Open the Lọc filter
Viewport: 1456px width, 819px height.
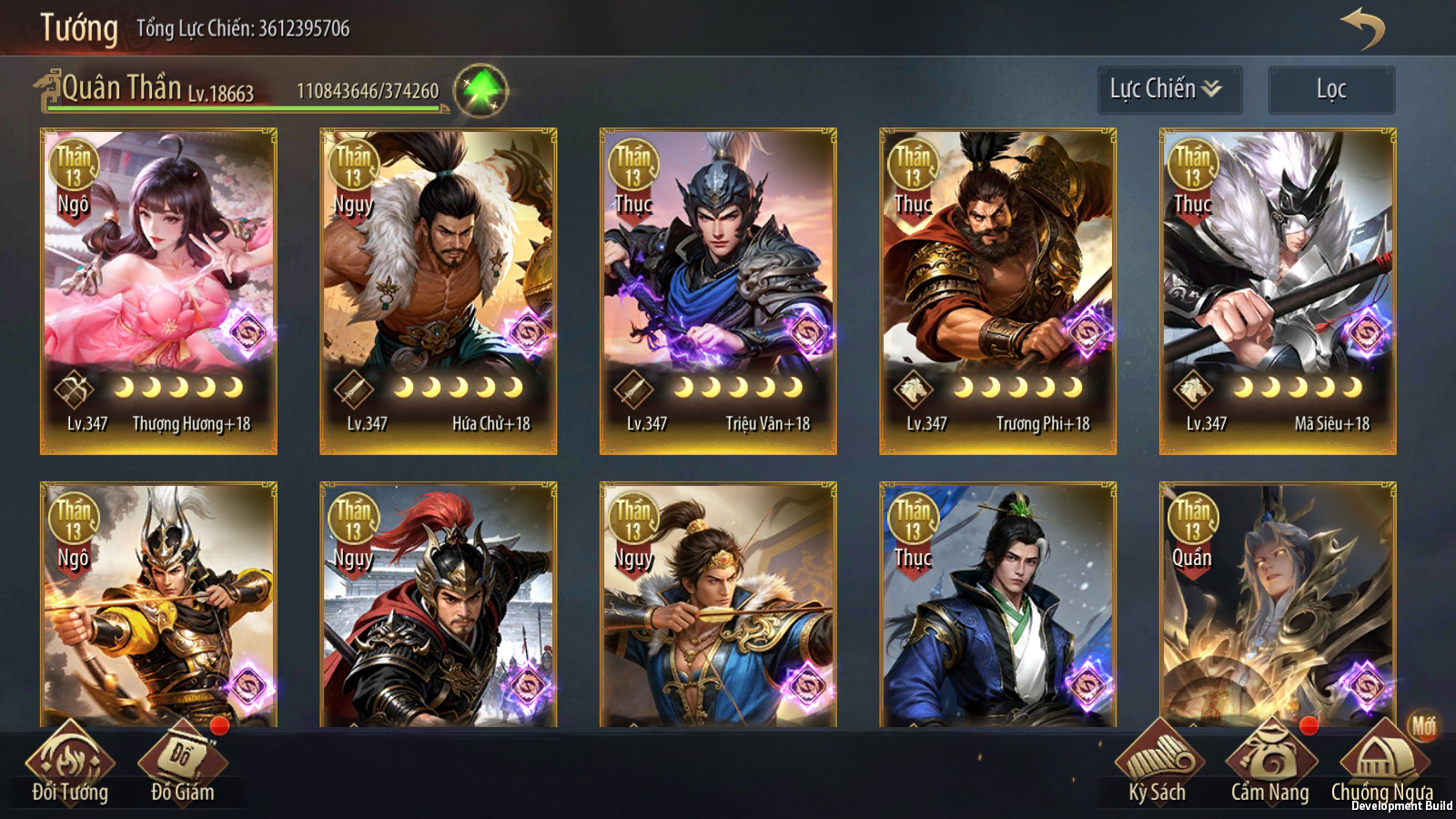pyautogui.click(x=1330, y=89)
